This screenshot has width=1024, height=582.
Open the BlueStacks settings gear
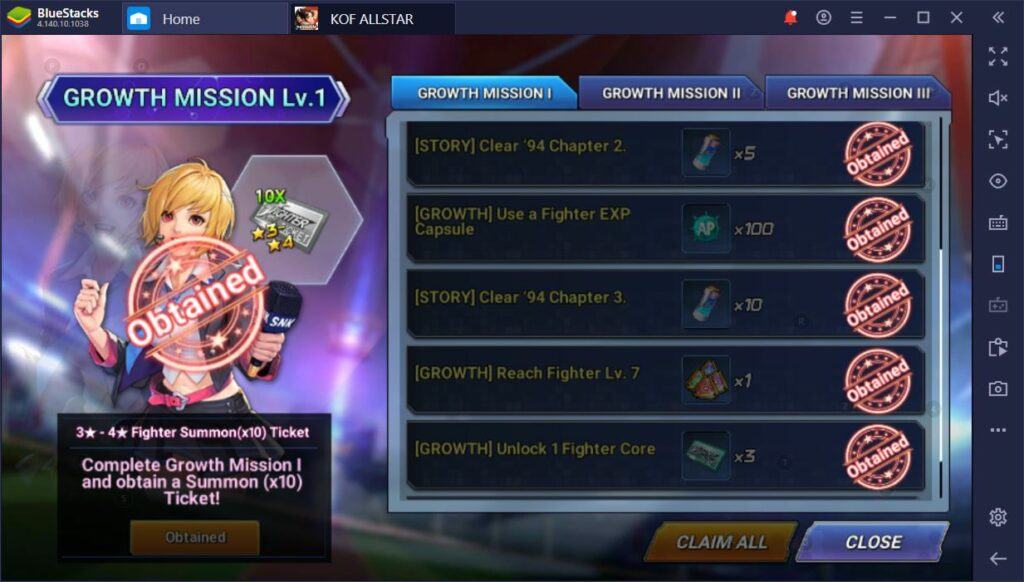(997, 517)
